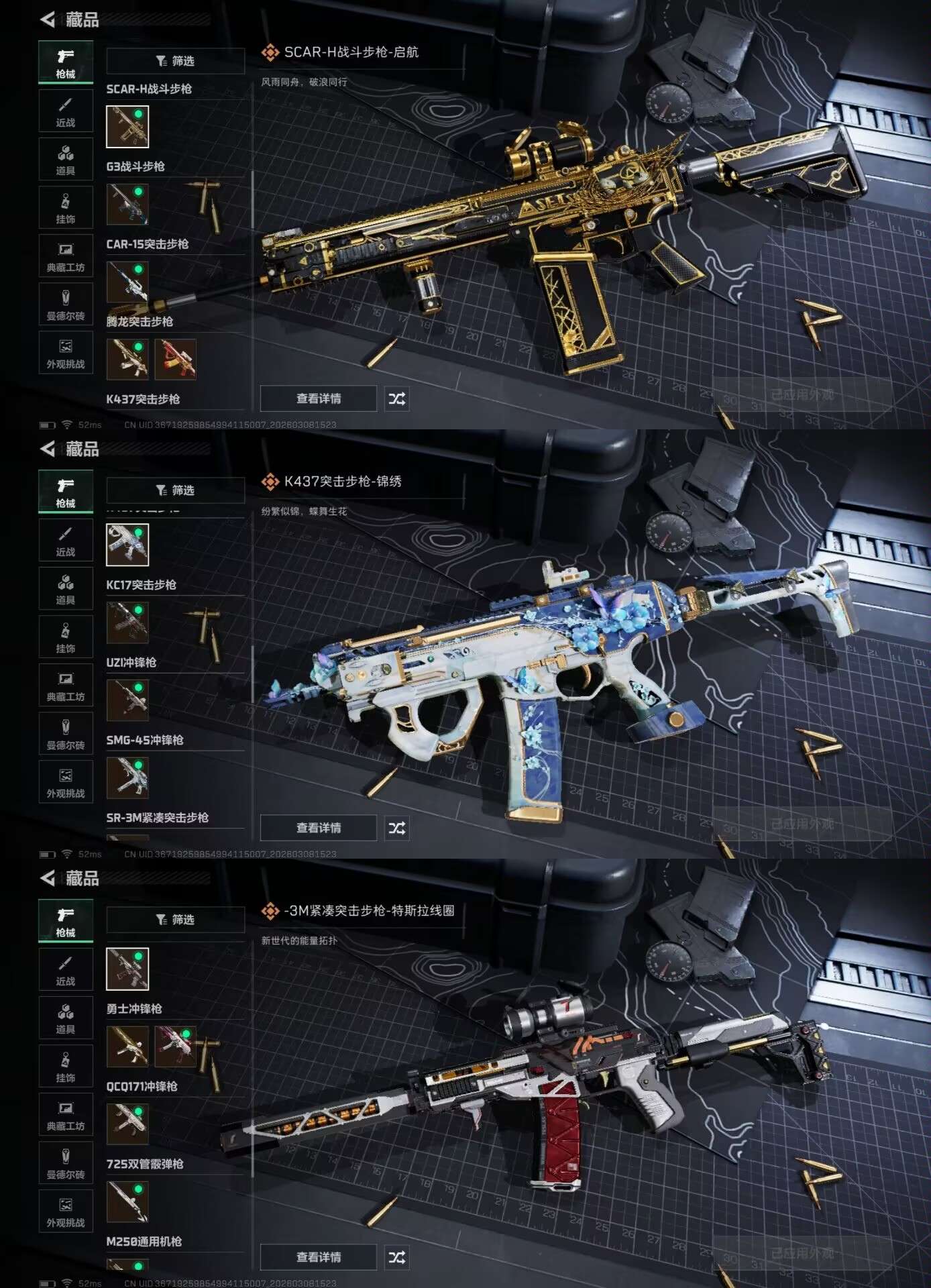Select the pink 勇士冲锋枪 skin thumbnail
This screenshot has height=1288, width=931.
click(176, 1046)
